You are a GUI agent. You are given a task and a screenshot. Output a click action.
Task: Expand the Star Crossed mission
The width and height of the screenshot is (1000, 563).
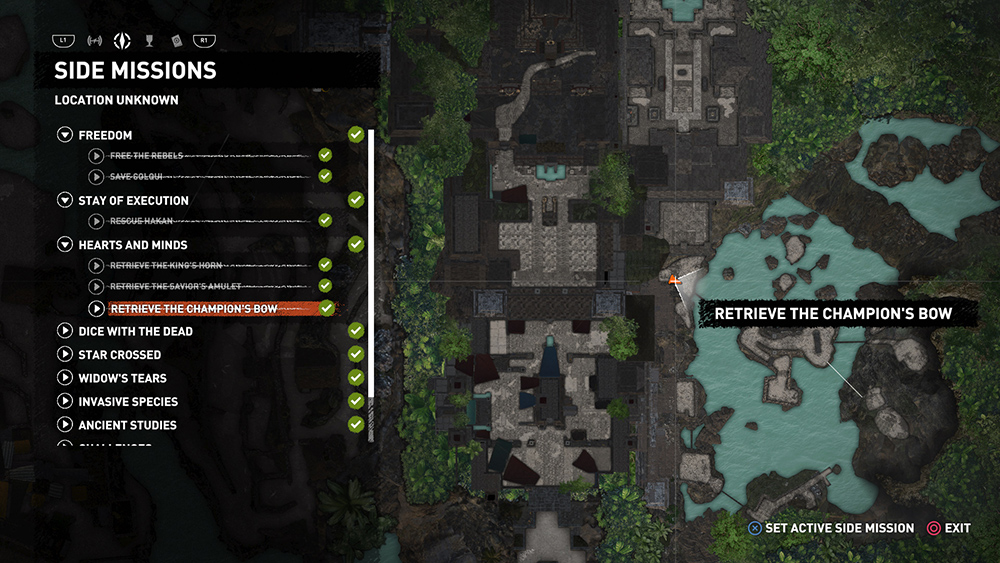tap(65, 354)
